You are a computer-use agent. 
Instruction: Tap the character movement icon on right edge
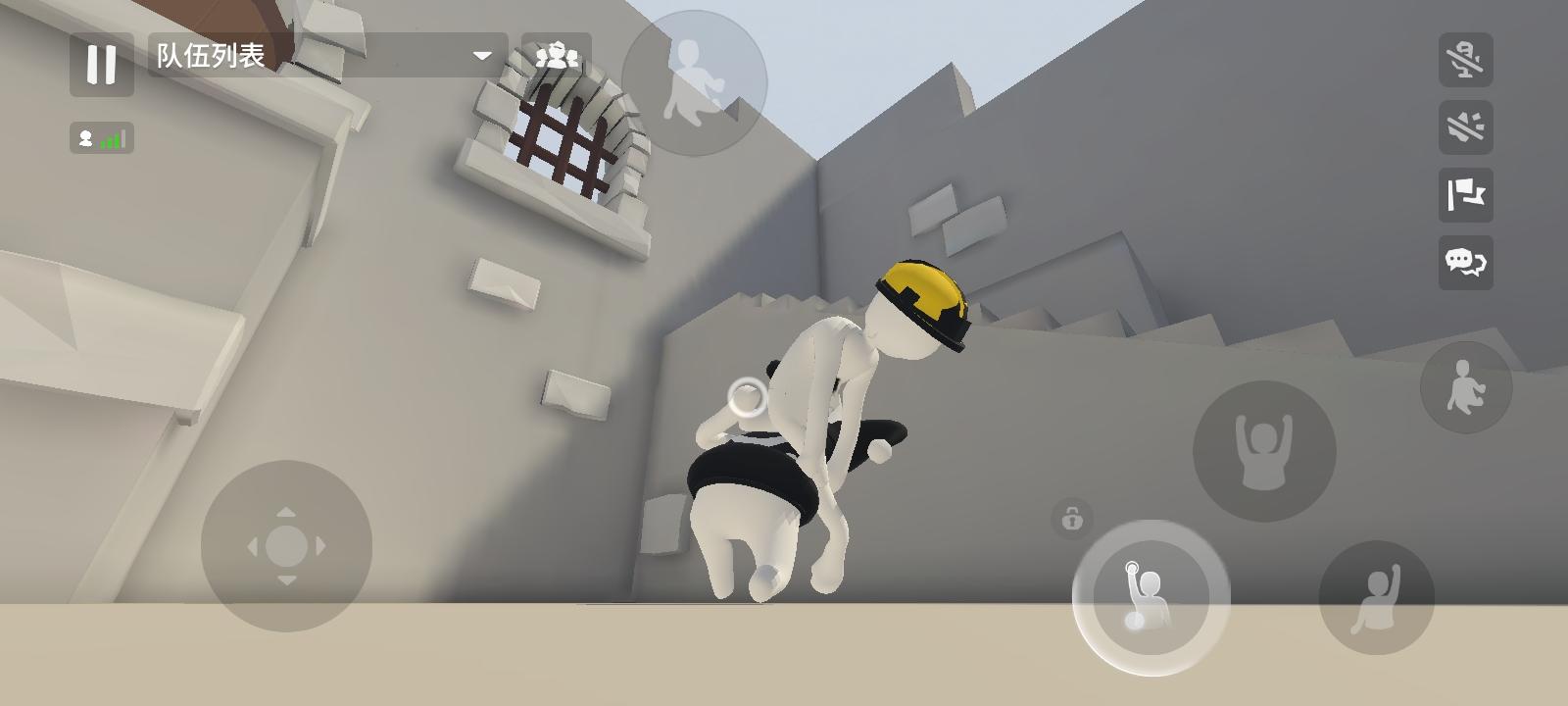(x=1465, y=387)
